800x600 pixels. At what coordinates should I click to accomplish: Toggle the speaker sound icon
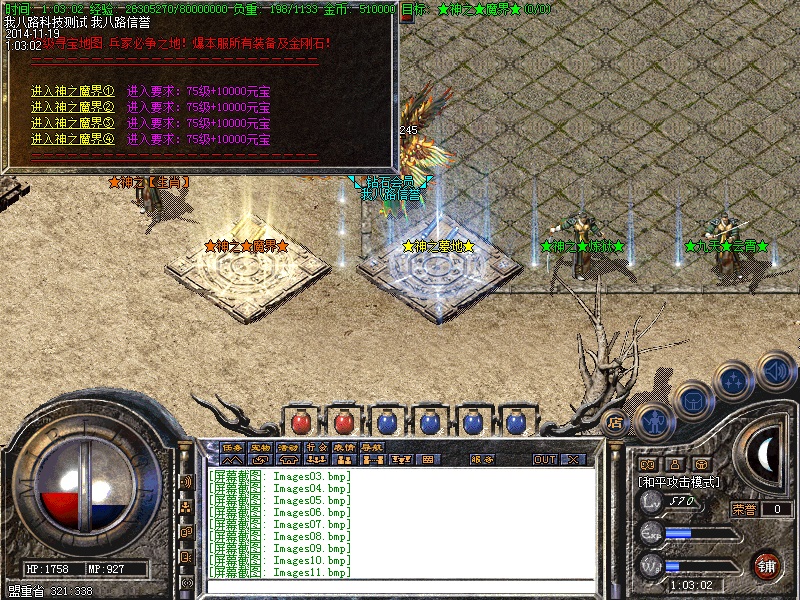point(775,373)
